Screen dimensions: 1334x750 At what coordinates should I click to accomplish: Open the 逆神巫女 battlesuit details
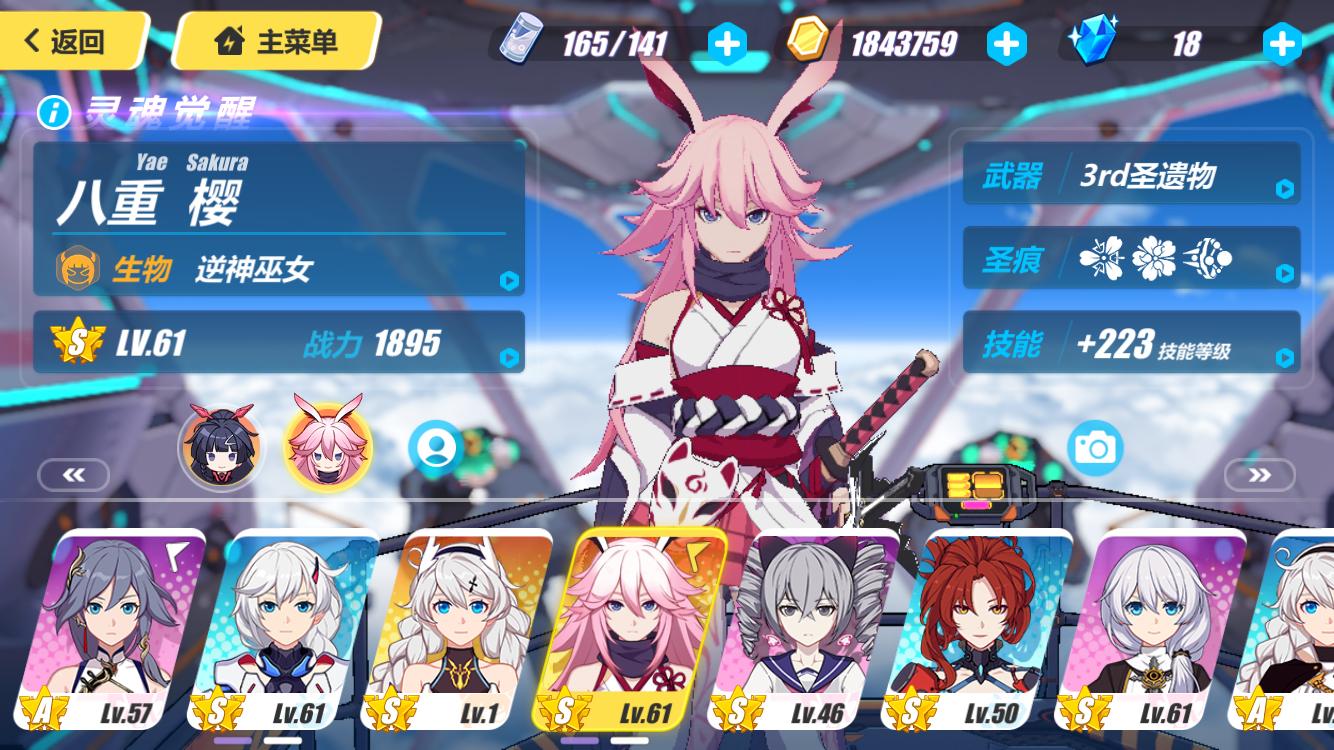279,268
